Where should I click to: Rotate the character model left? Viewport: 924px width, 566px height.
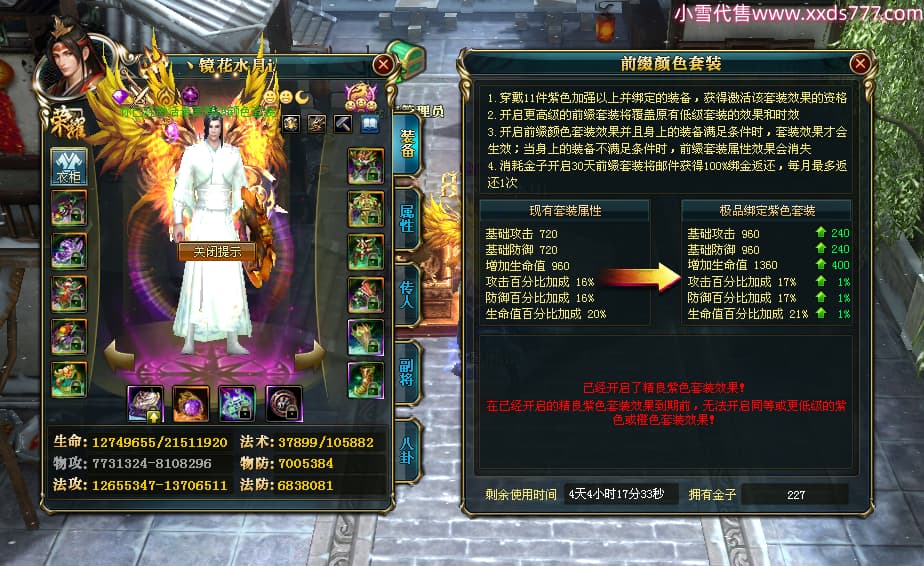click(x=117, y=353)
